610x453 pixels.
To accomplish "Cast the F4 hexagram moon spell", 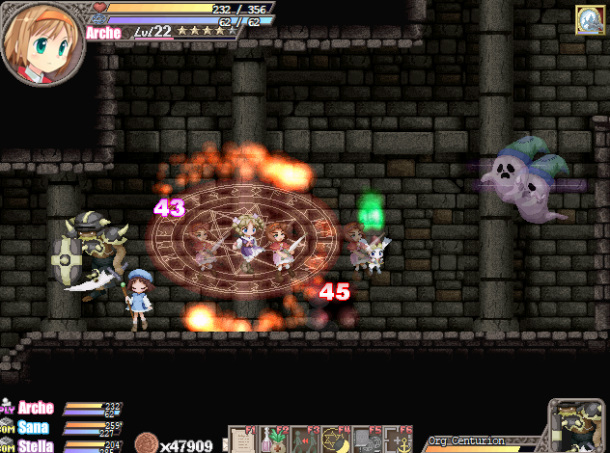I will click(x=335, y=440).
